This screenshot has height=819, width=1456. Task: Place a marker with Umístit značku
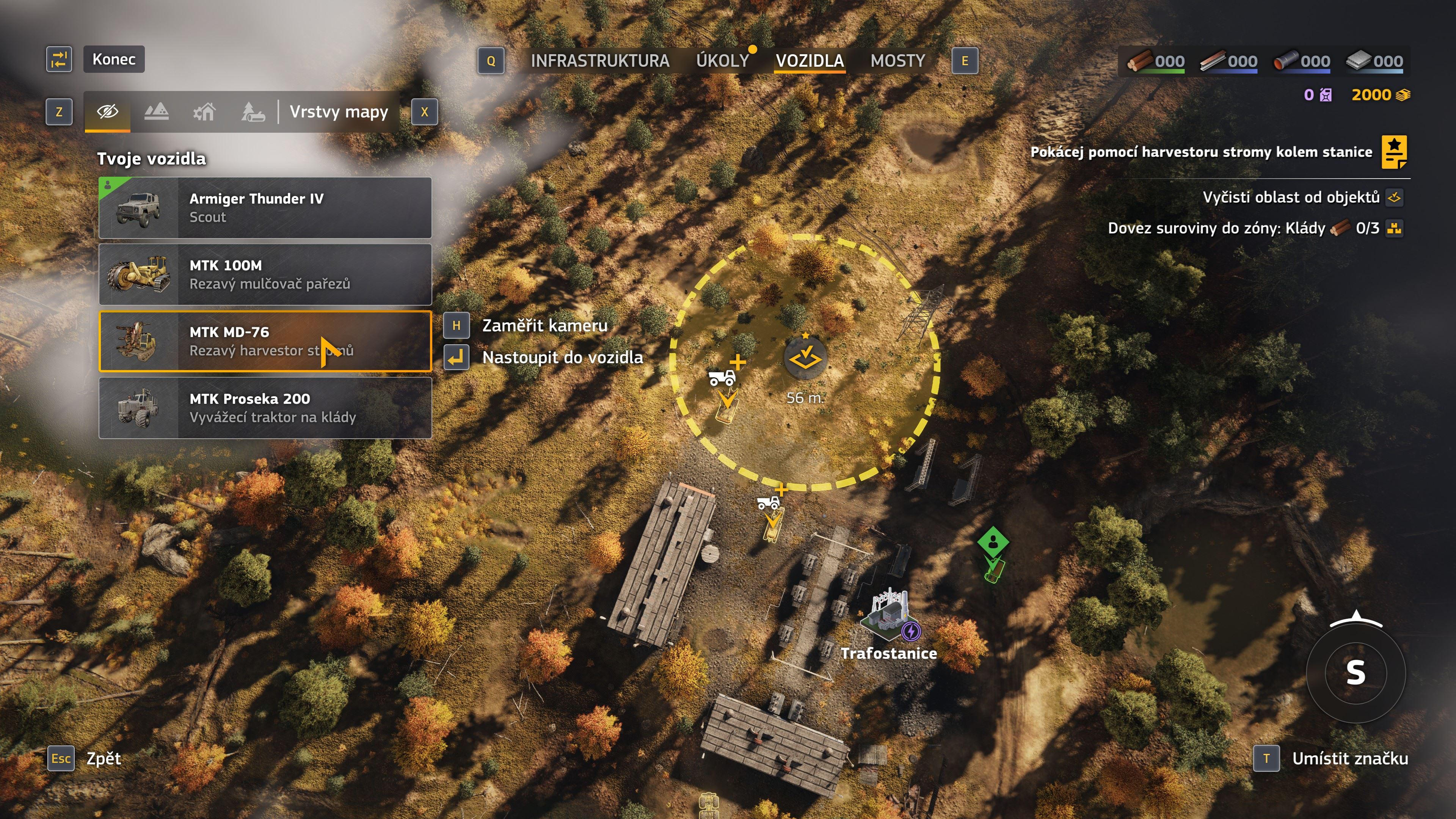(1349, 758)
